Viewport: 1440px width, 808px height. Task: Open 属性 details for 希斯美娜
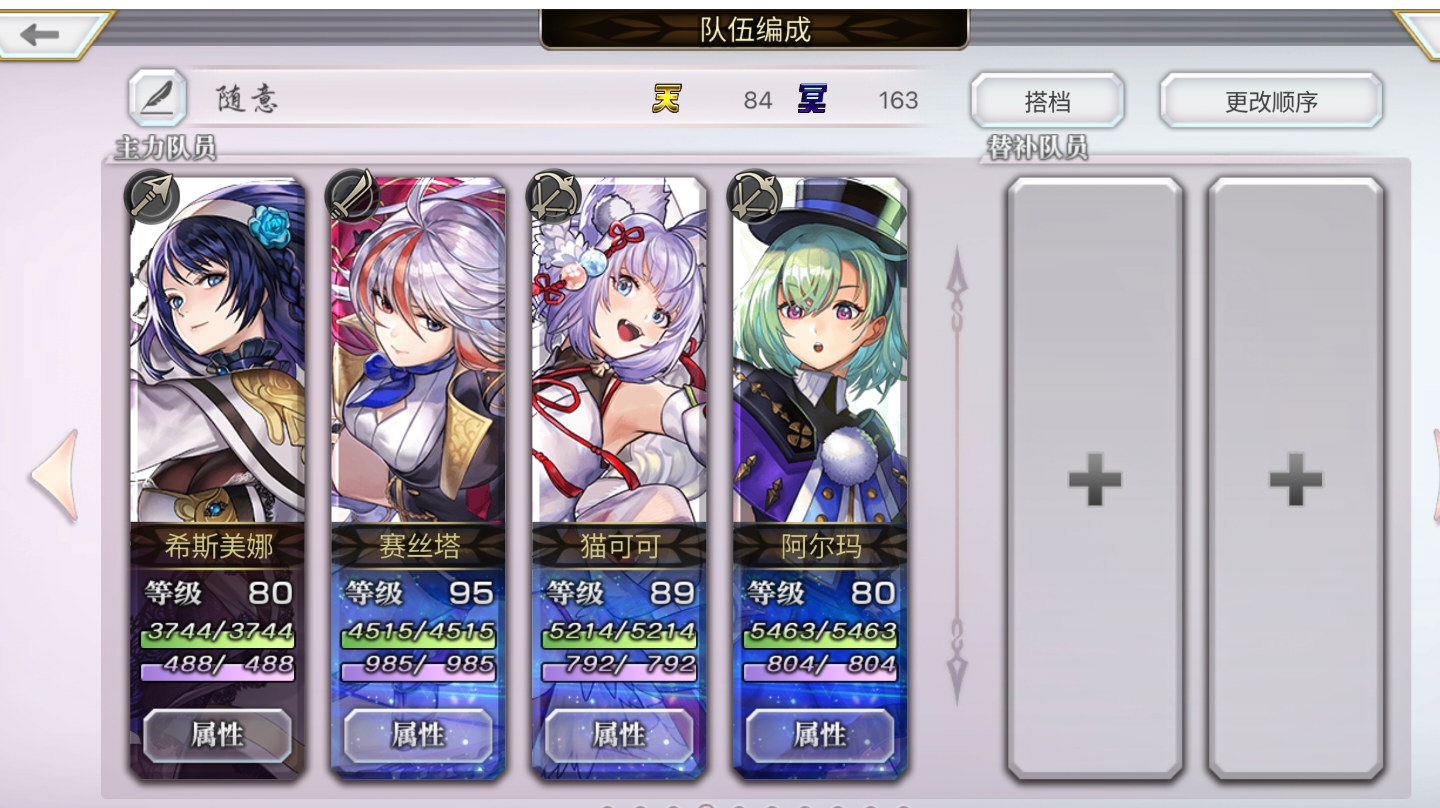(216, 734)
